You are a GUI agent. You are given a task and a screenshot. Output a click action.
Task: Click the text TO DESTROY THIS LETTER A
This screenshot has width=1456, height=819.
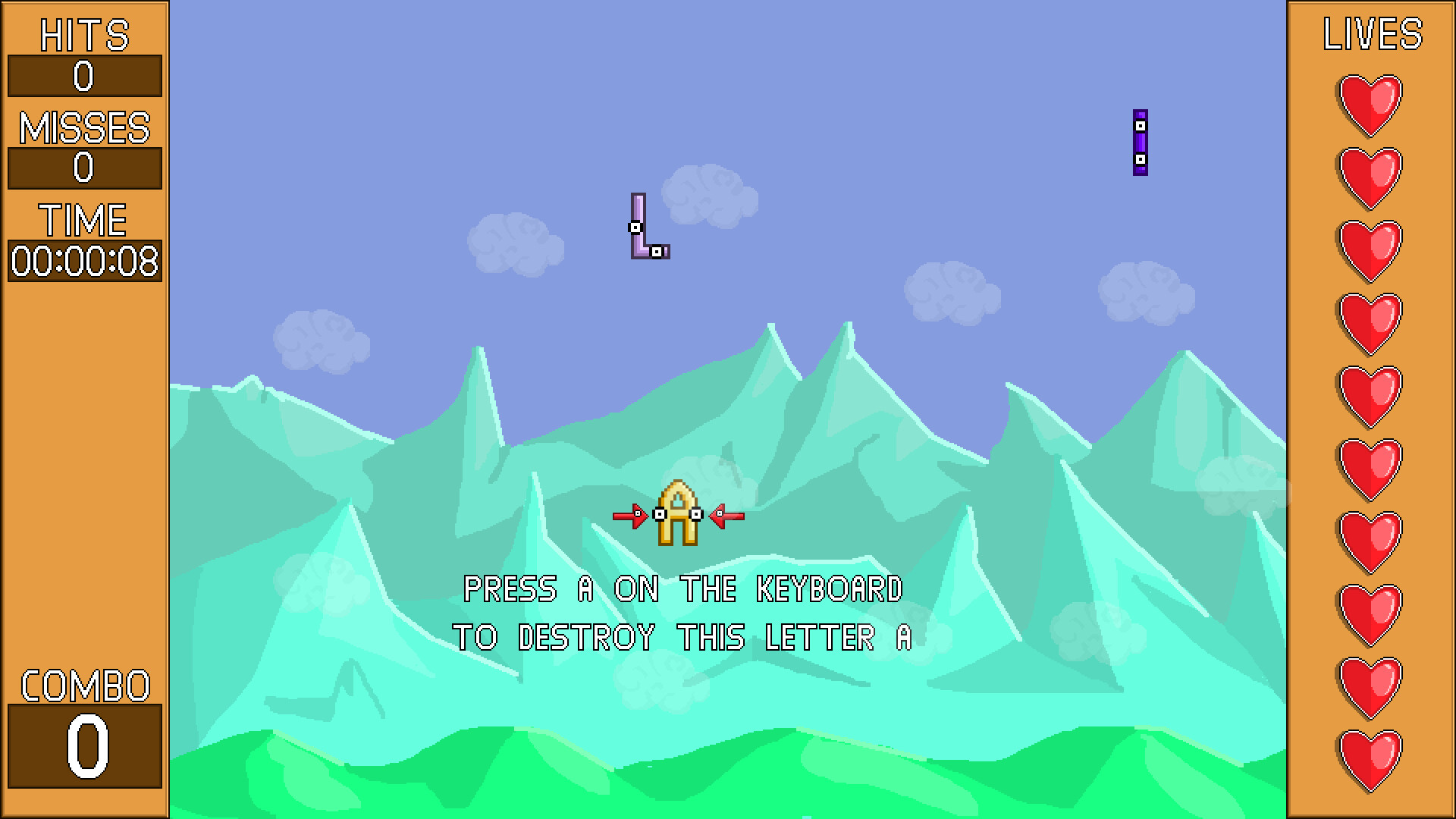tap(682, 637)
